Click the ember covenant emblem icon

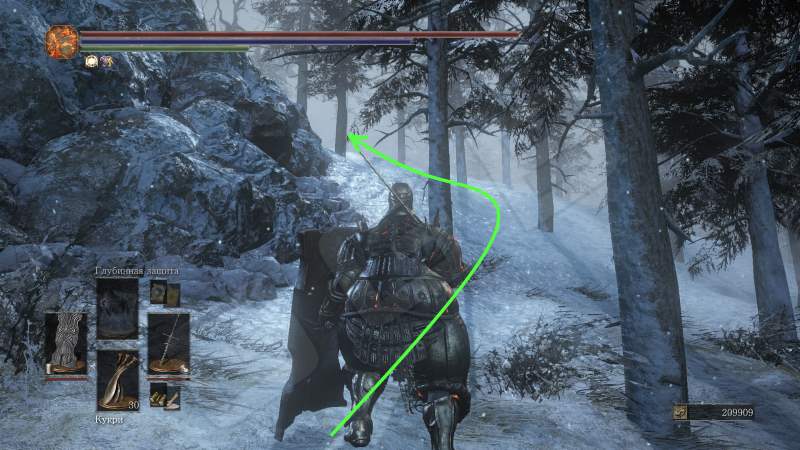click(62, 41)
